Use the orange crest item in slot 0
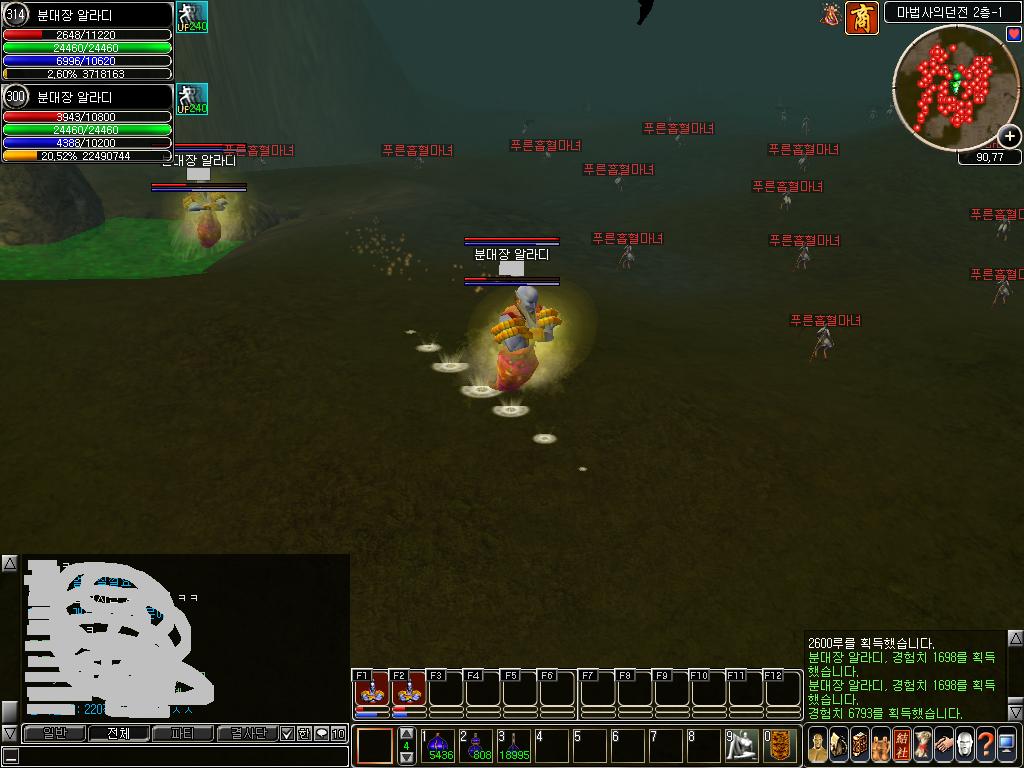This screenshot has height=768, width=1024. (x=781, y=745)
